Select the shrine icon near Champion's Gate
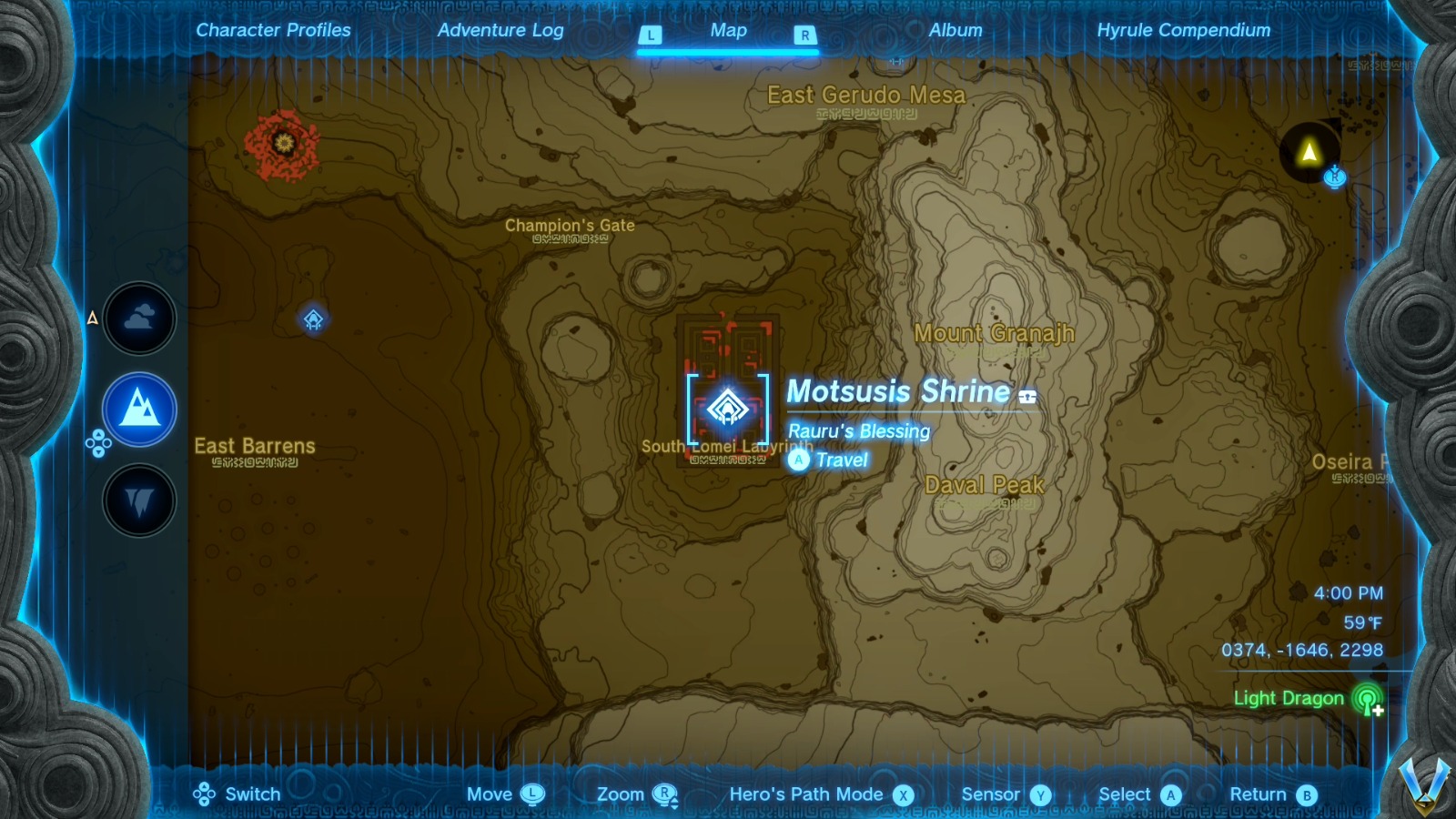Viewport: 1456px width, 819px height. click(x=314, y=320)
